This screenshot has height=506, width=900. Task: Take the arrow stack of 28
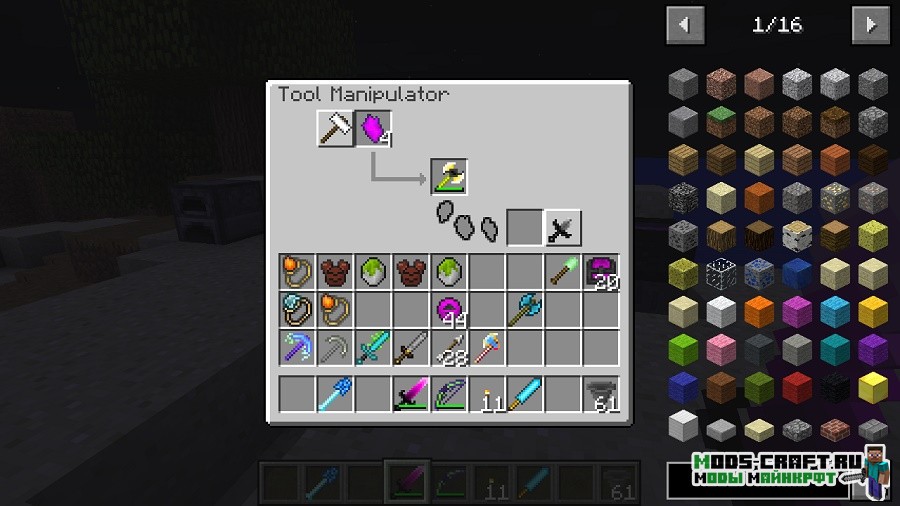coord(449,348)
